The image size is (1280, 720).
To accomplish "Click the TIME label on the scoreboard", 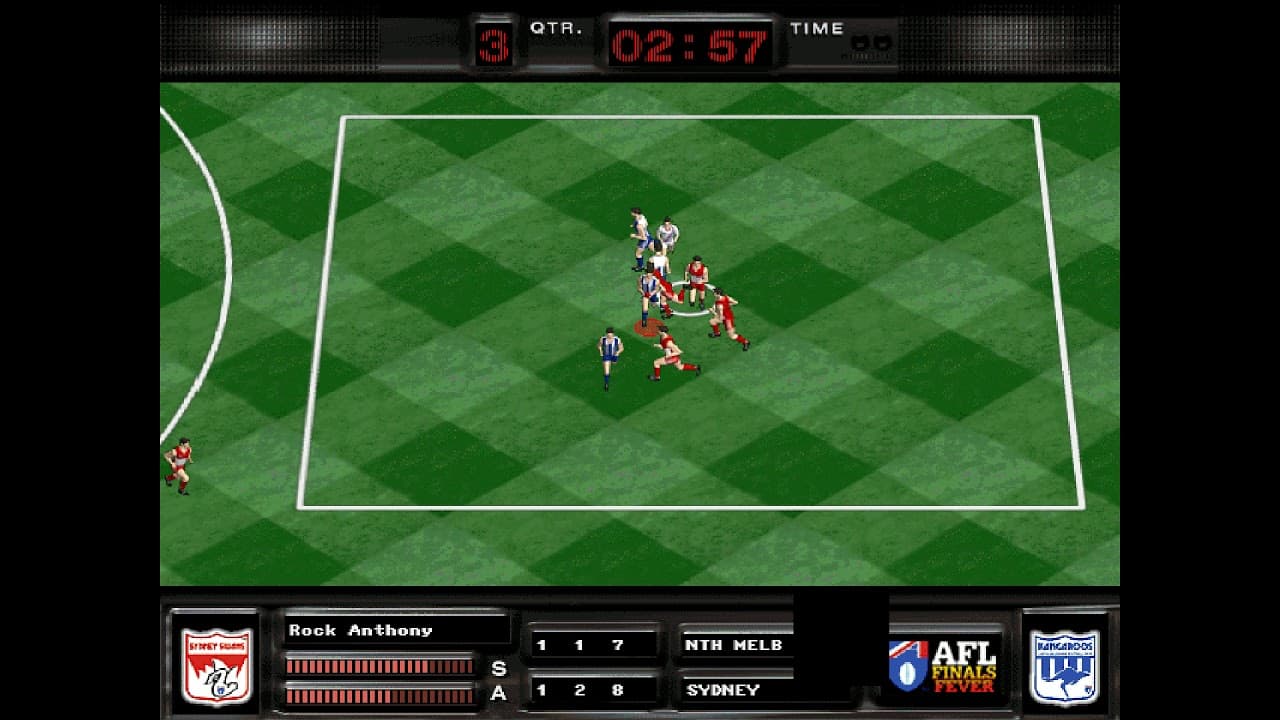I will point(816,28).
